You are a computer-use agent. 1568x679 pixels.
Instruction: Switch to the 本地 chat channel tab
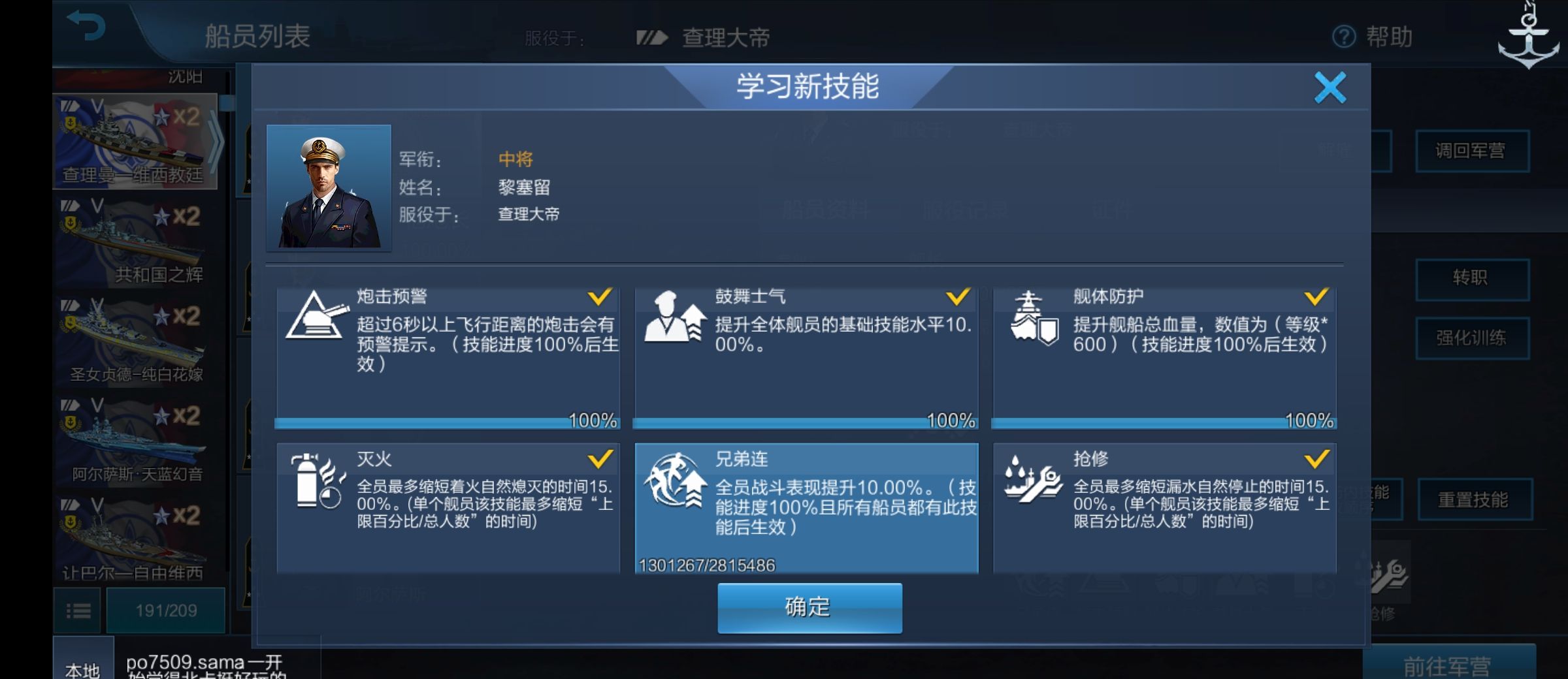82,667
